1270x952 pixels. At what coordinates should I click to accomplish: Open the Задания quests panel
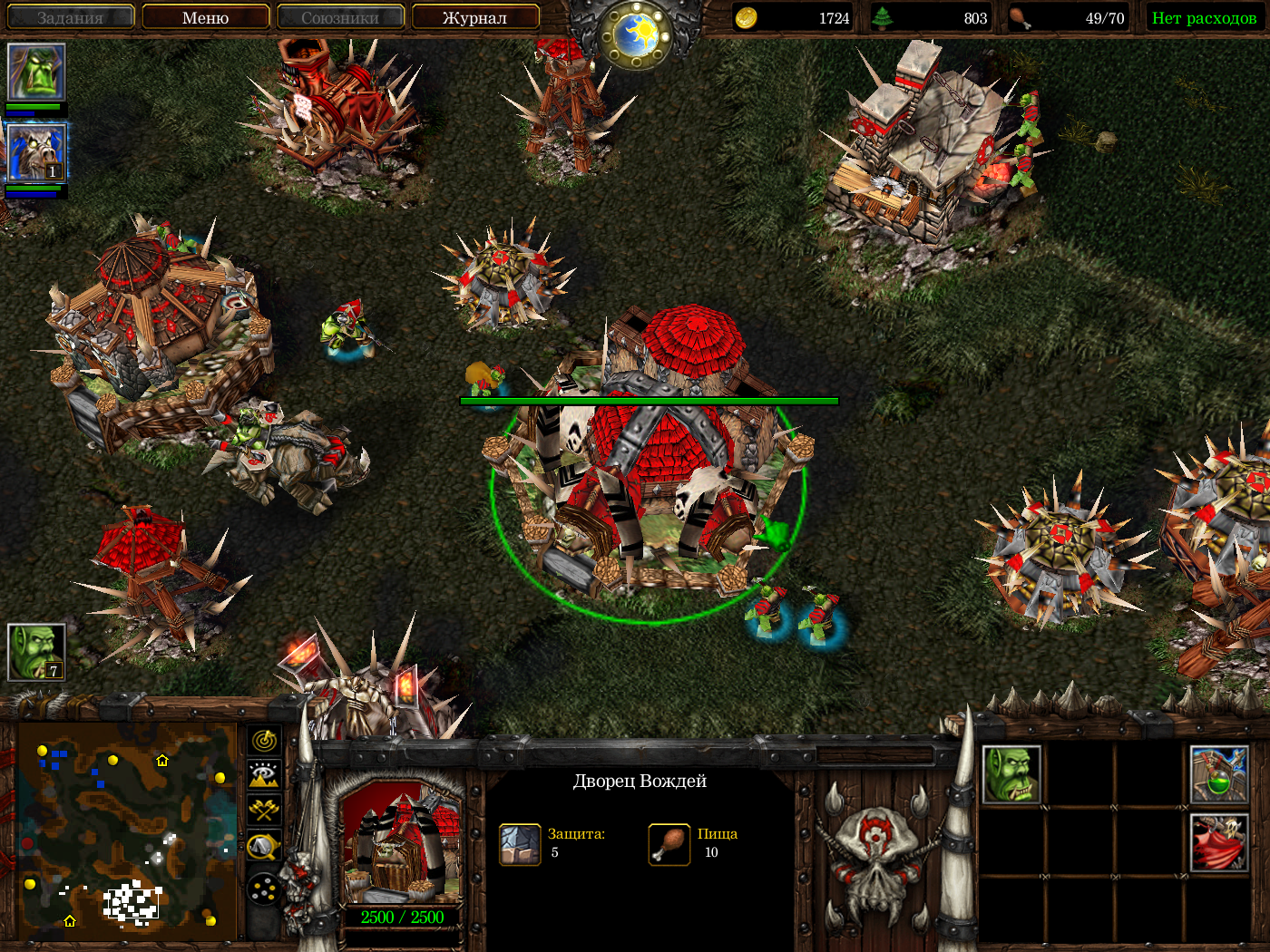pos(71,17)
